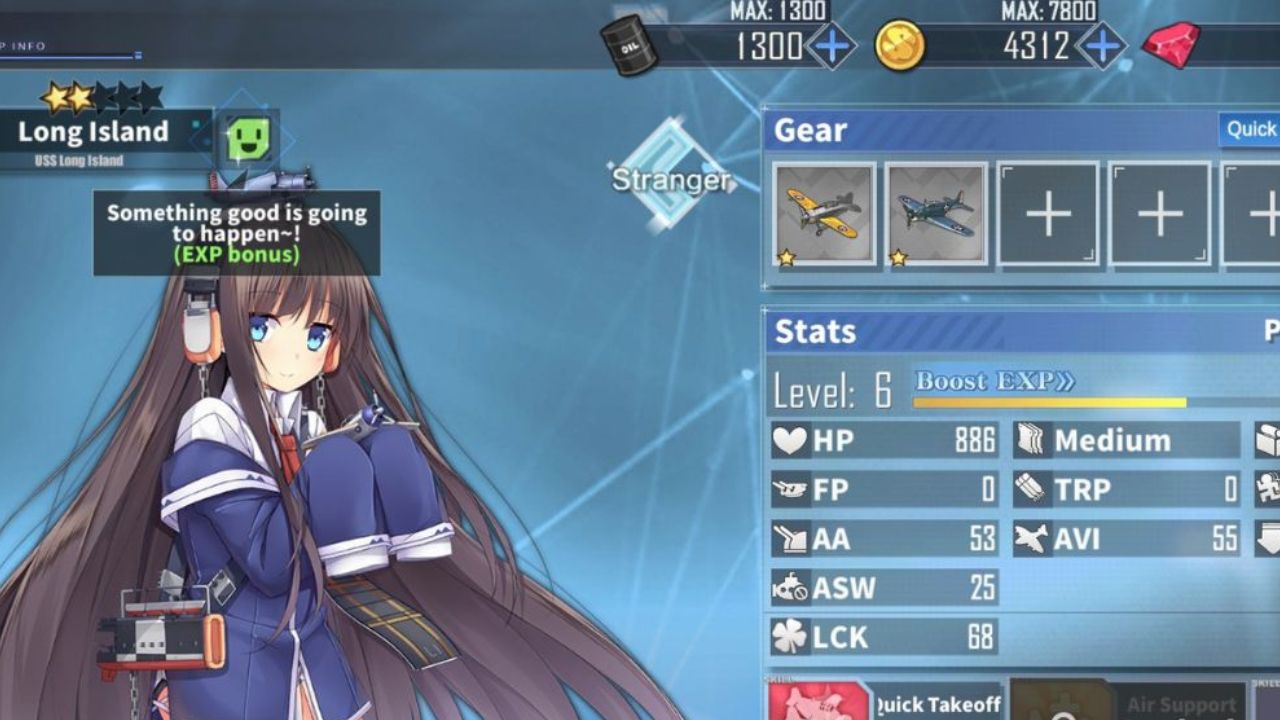Image resolution: width=1280 pixels, height=720 pixels.
Task: Select the HP heart stat icon
Action: pyautogui.click(x=789, y=439)
